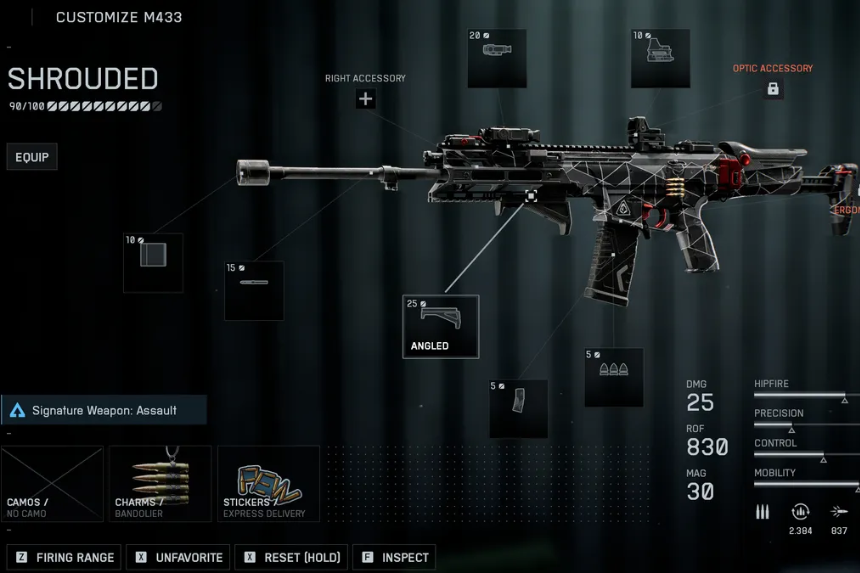860x573 pixels.
Task: Go to the Firing Range
Action: point(65,557)
